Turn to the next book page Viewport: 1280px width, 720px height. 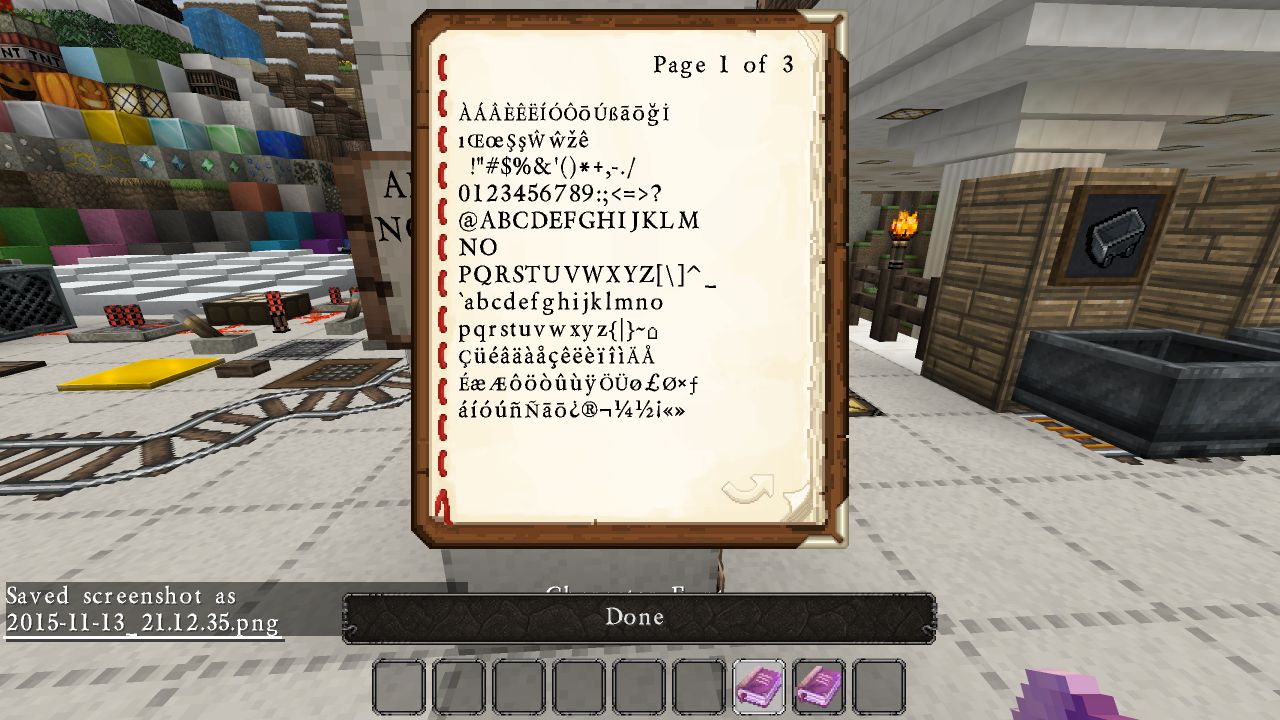click(x=747, y=488)
